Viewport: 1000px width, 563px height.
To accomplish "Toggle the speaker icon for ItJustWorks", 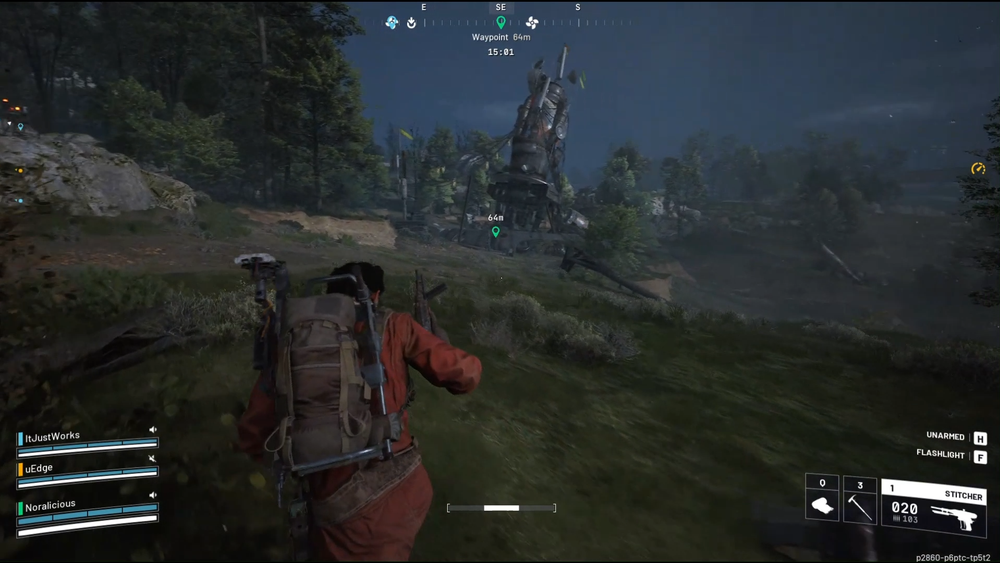I will 153,430.
